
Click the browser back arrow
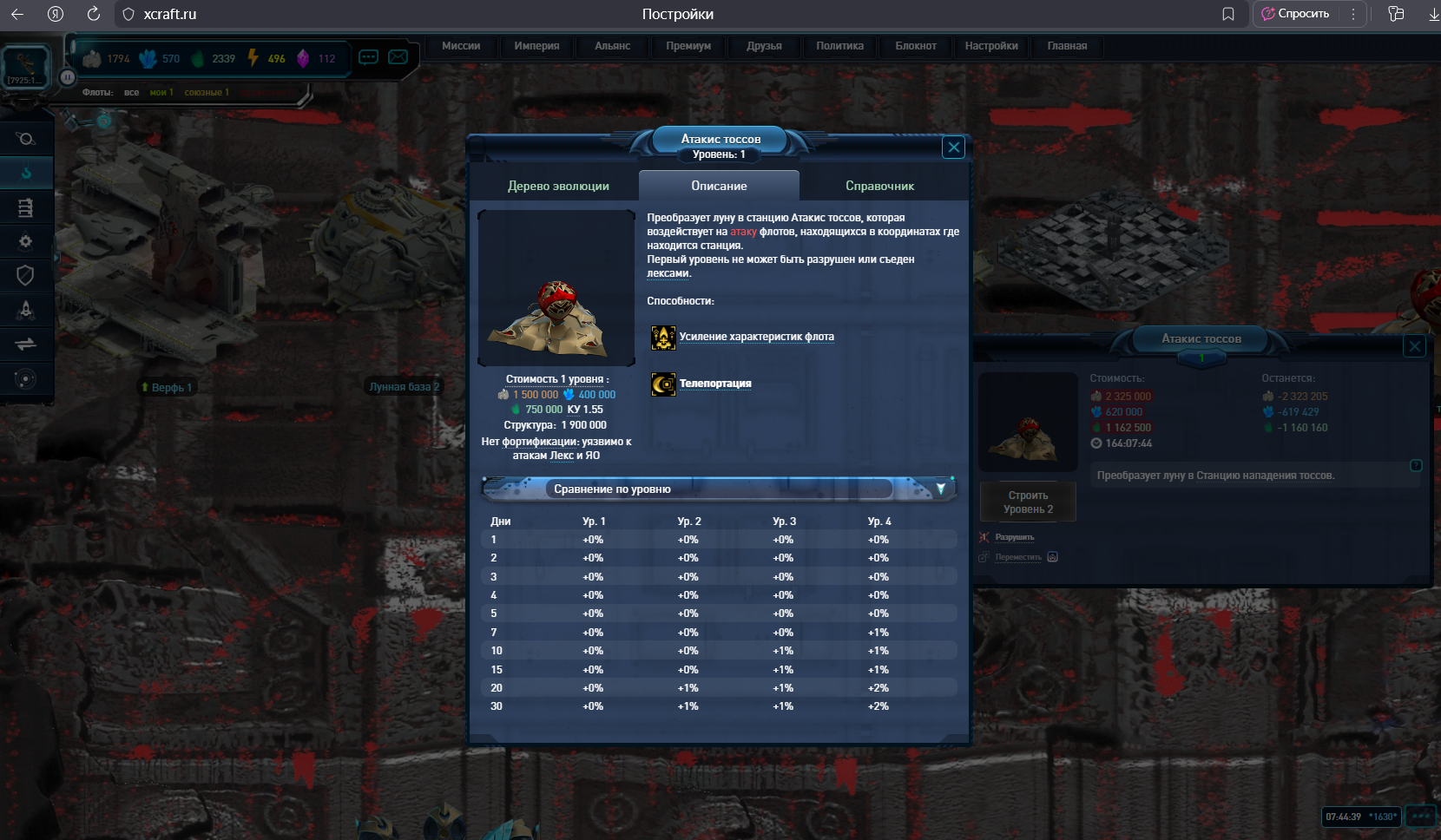coord(17,14)
